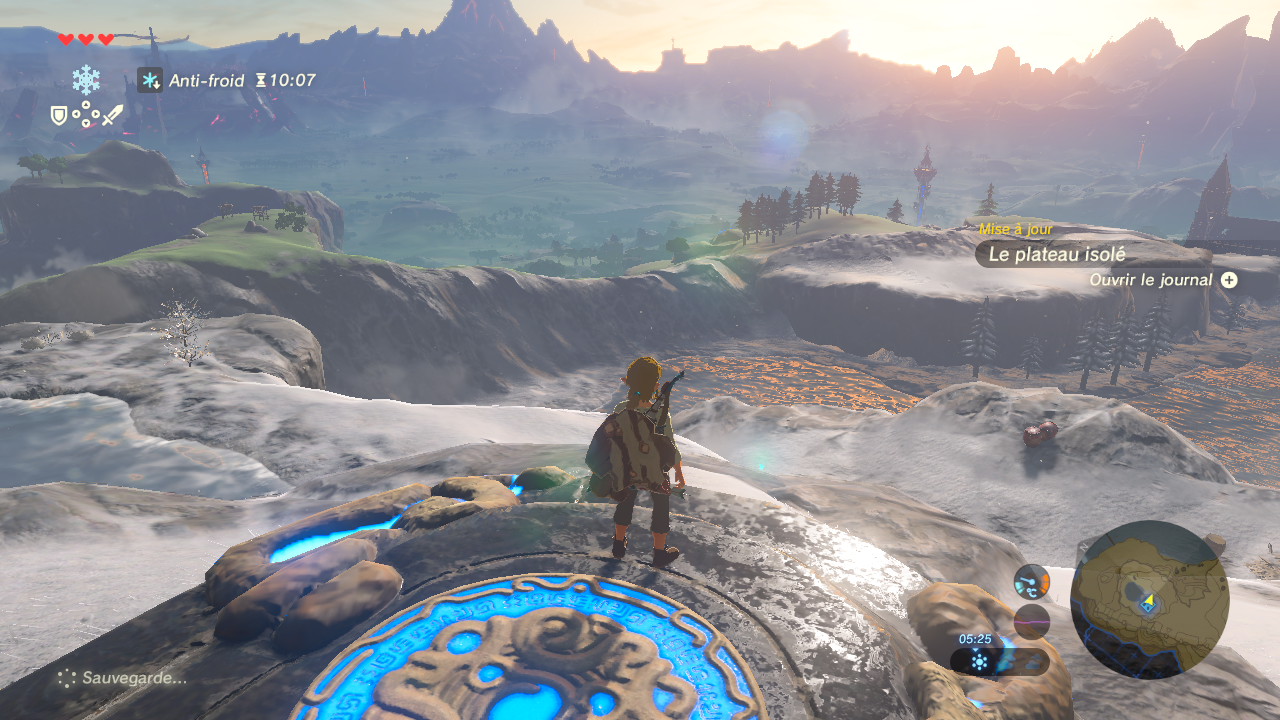1280x720 pixels.
Task: Select the snowflake rune icon
Action: point(86,79)
